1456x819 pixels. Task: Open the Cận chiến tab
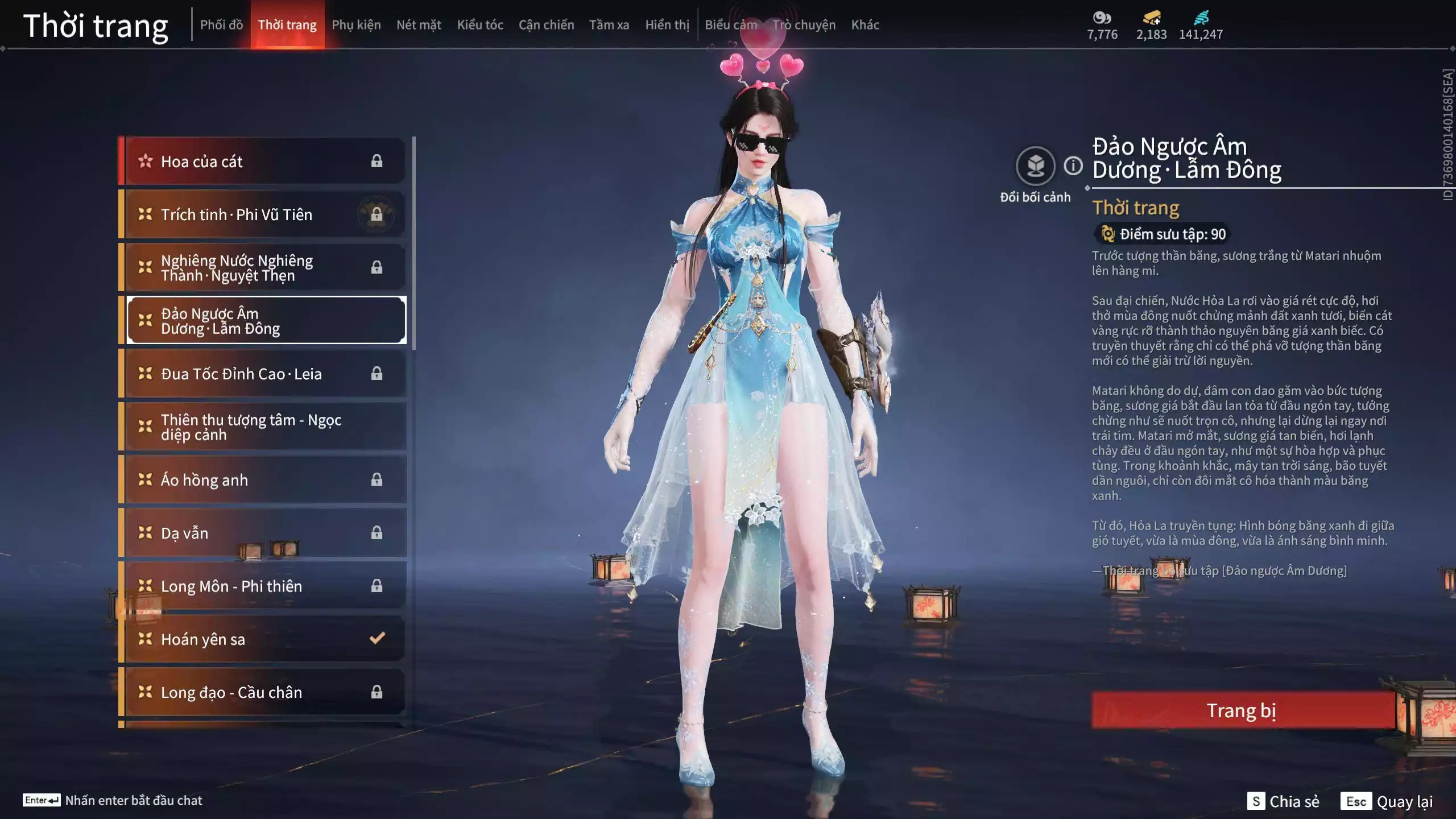point(546,25)
